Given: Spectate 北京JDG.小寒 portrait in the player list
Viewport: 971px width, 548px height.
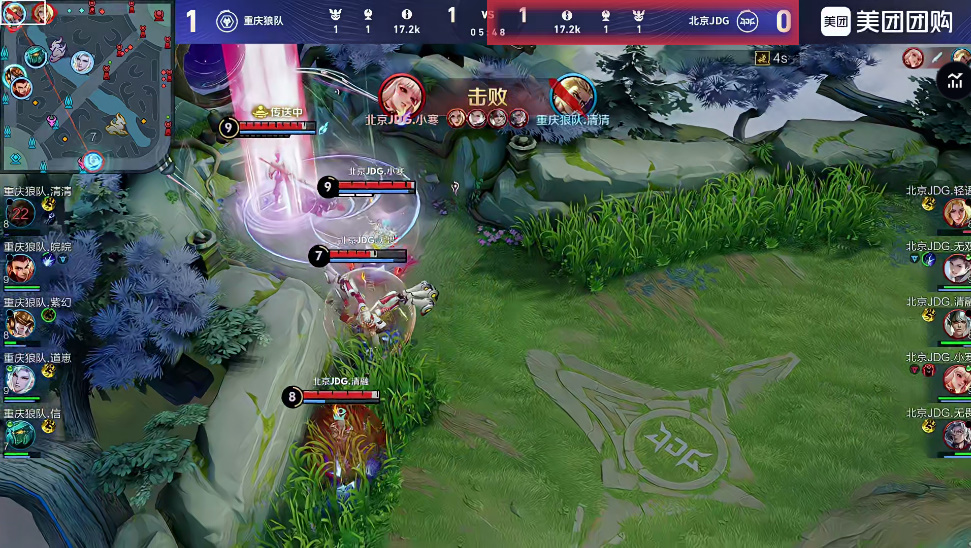Looking at the screenshot, I should click(956, 378).
